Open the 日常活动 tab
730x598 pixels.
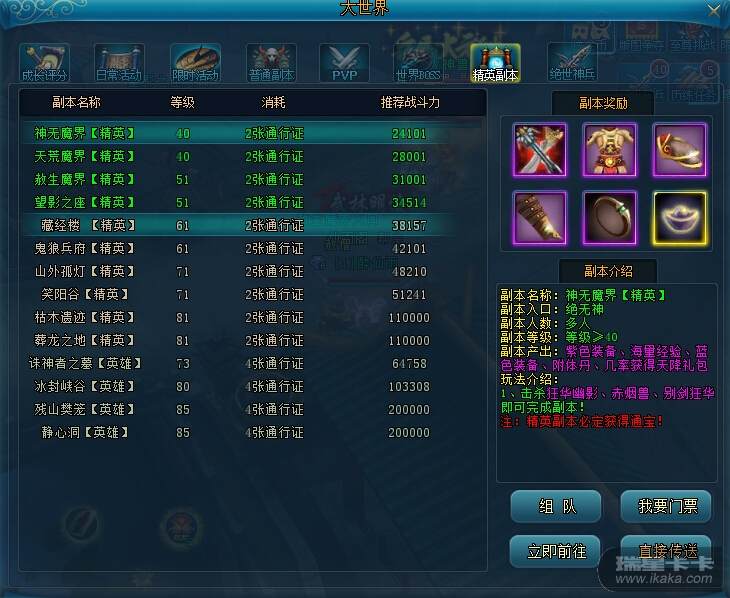coord(119,63)
